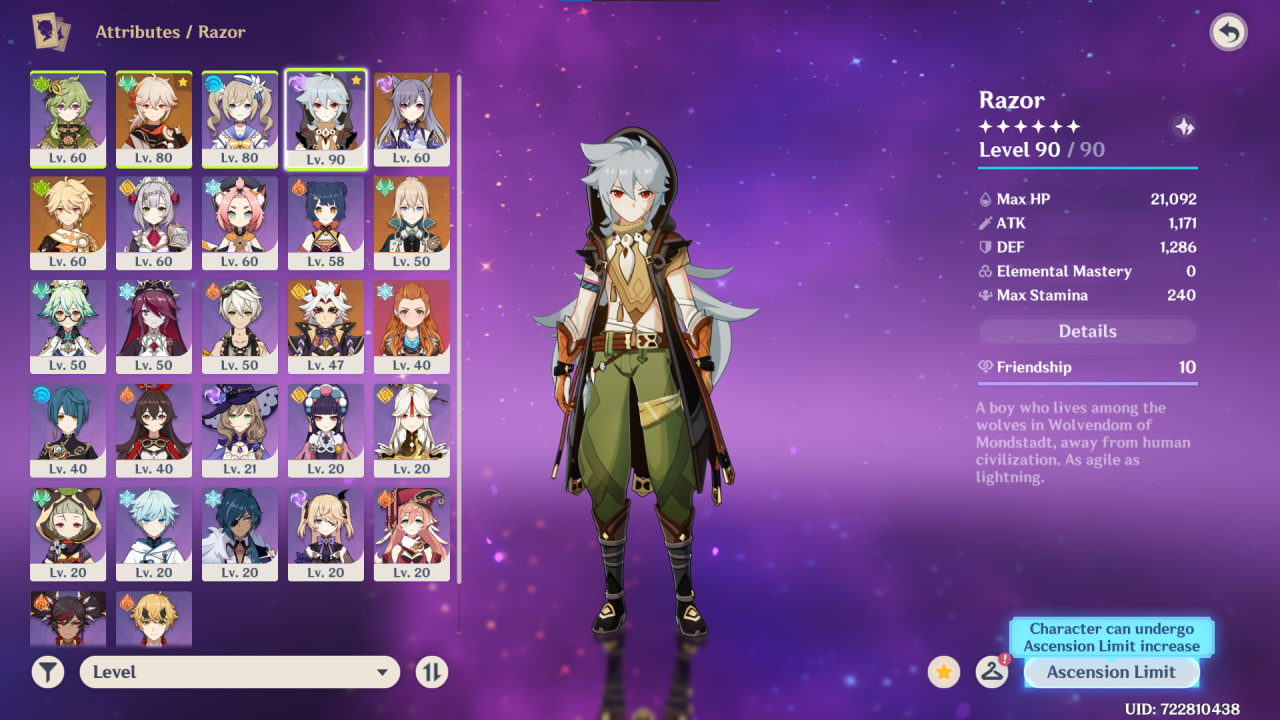Viewport: 1280px width, 720px height.
Task: Choose Noelle from the character list
Action: (154, 222)
